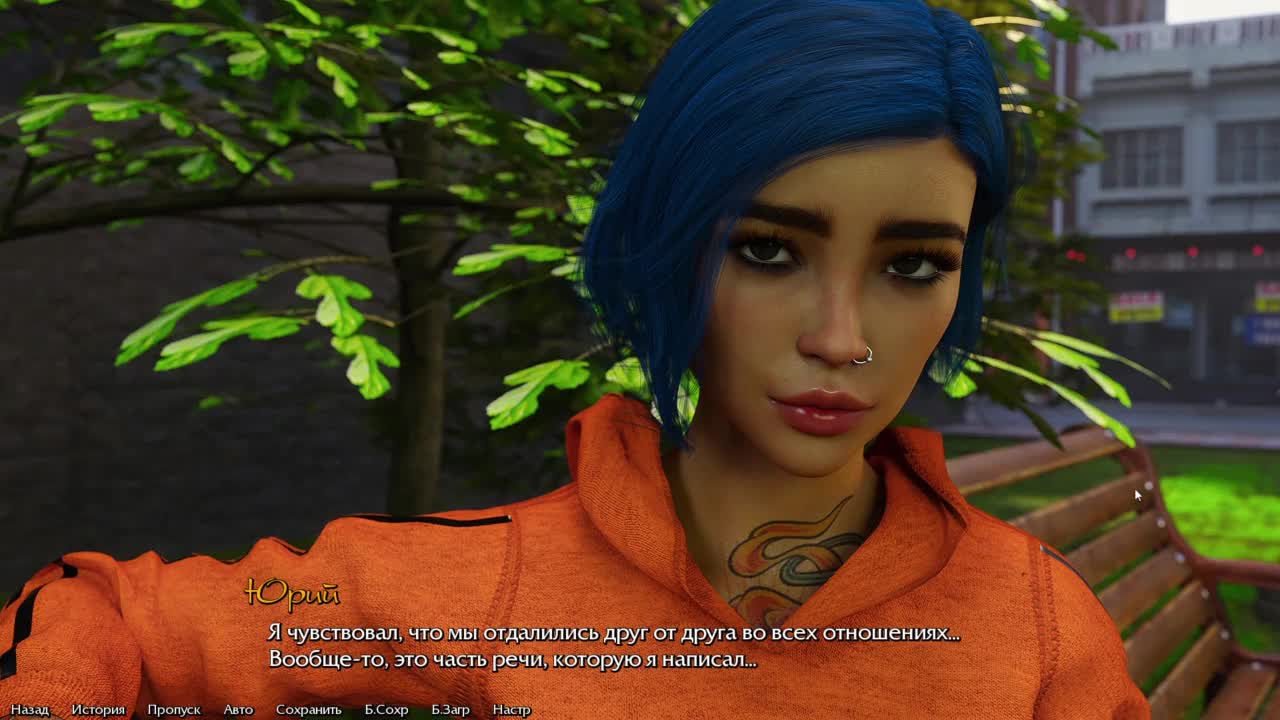
Task: Open the Настр settings menu
Action: pyautogui.click(x=511, y=709)
